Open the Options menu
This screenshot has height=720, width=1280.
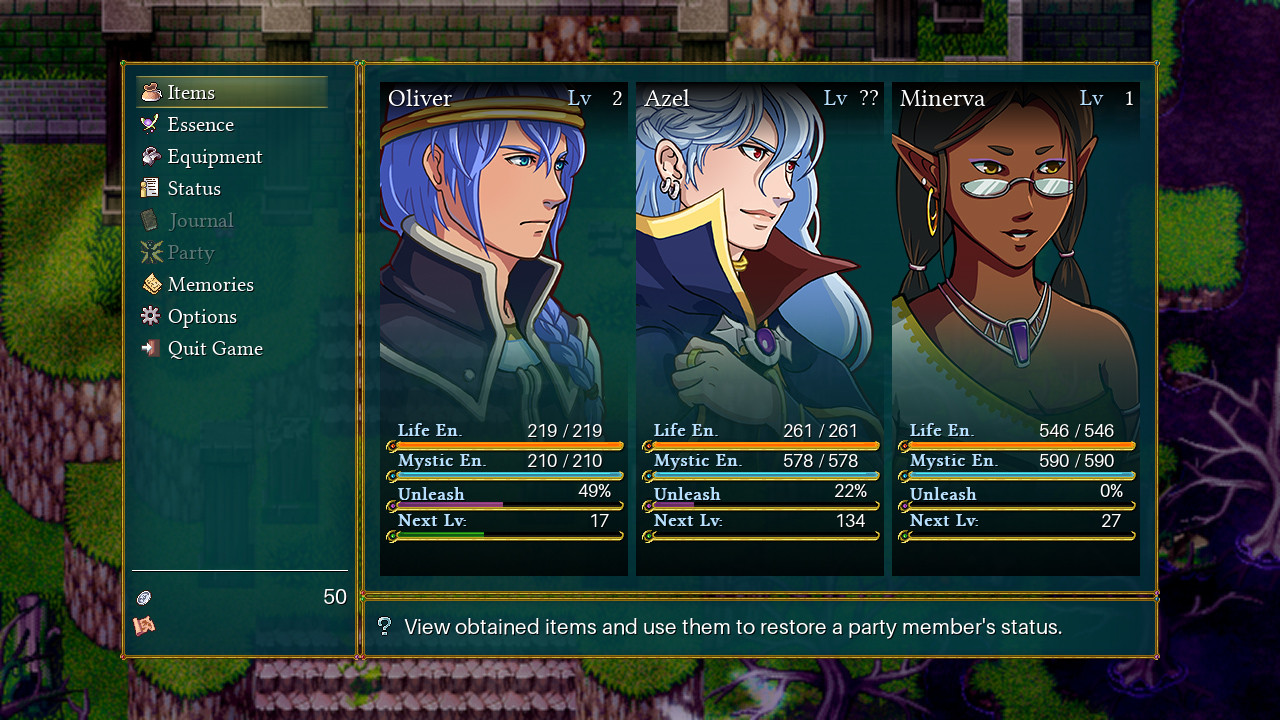(x=202, y=317)
